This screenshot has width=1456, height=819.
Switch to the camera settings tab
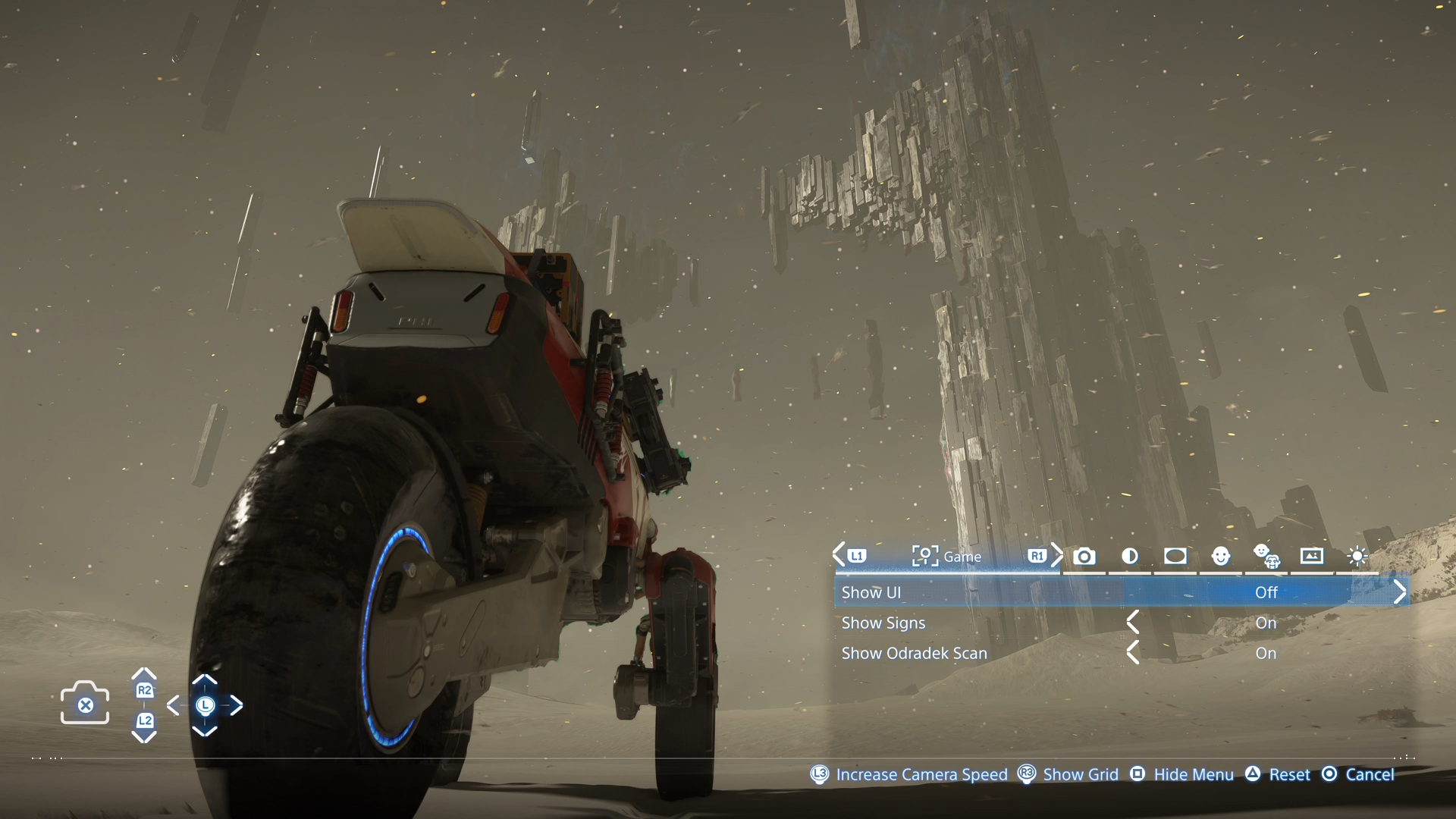[x=1084, y=557]
